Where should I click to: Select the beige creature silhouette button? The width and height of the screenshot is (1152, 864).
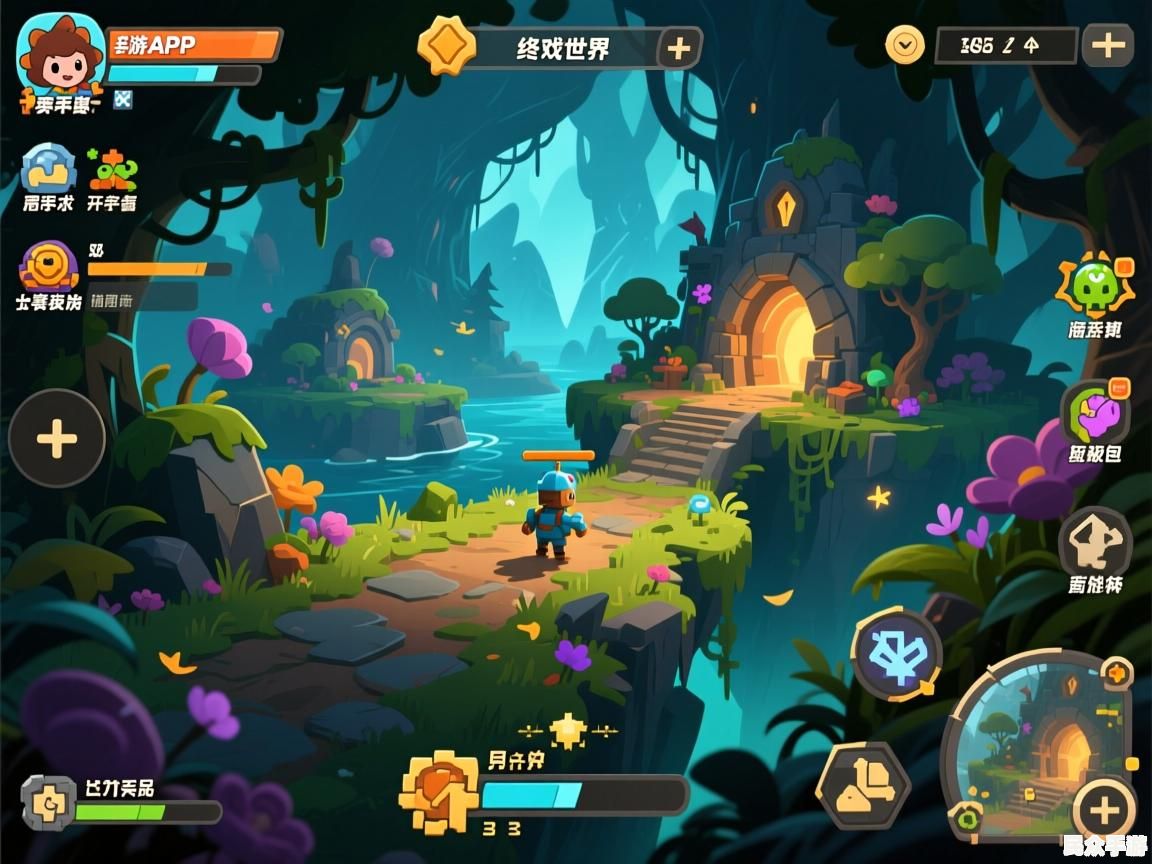point(1095,542)
